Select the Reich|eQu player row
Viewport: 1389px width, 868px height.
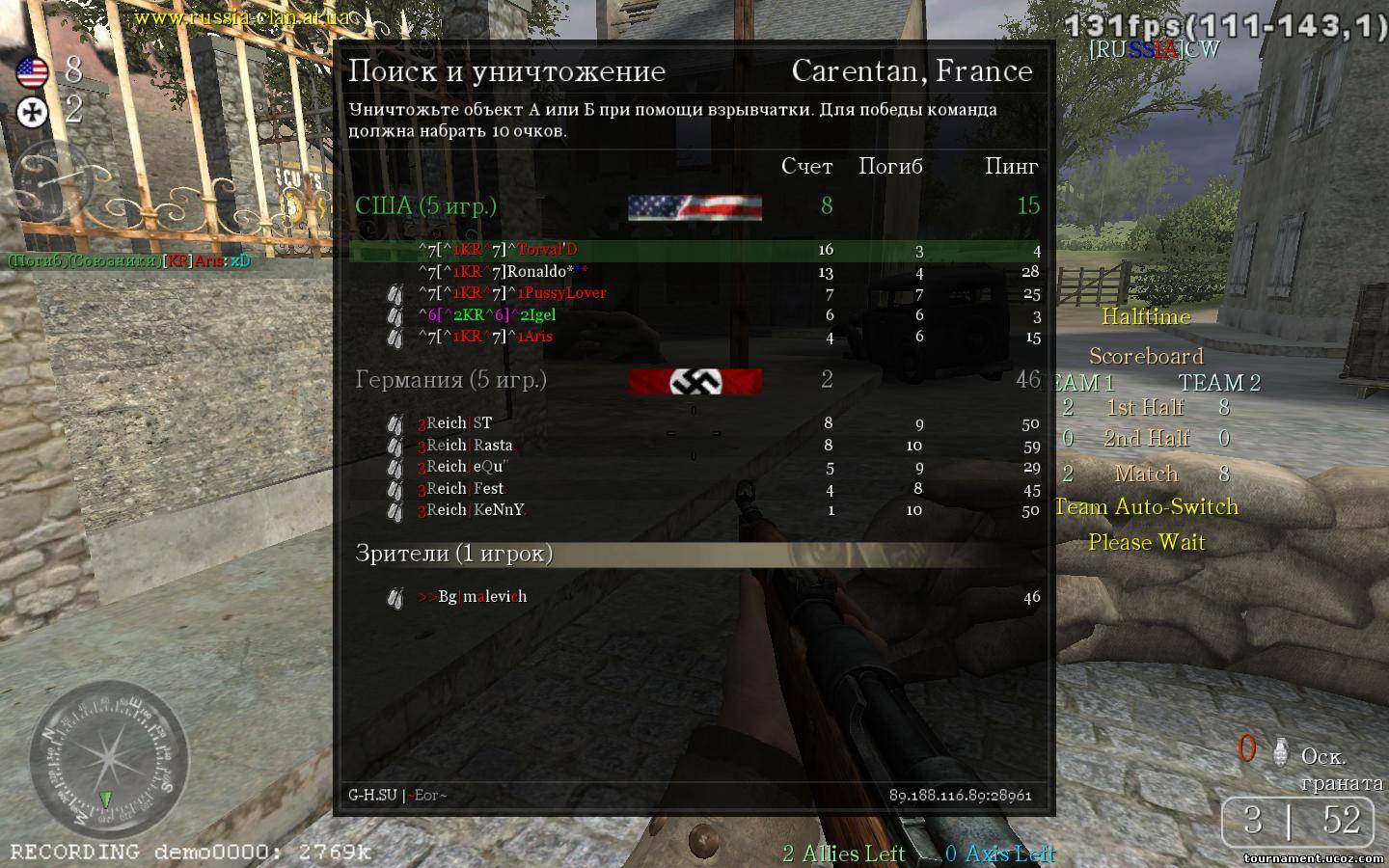(x=694, y=467)
